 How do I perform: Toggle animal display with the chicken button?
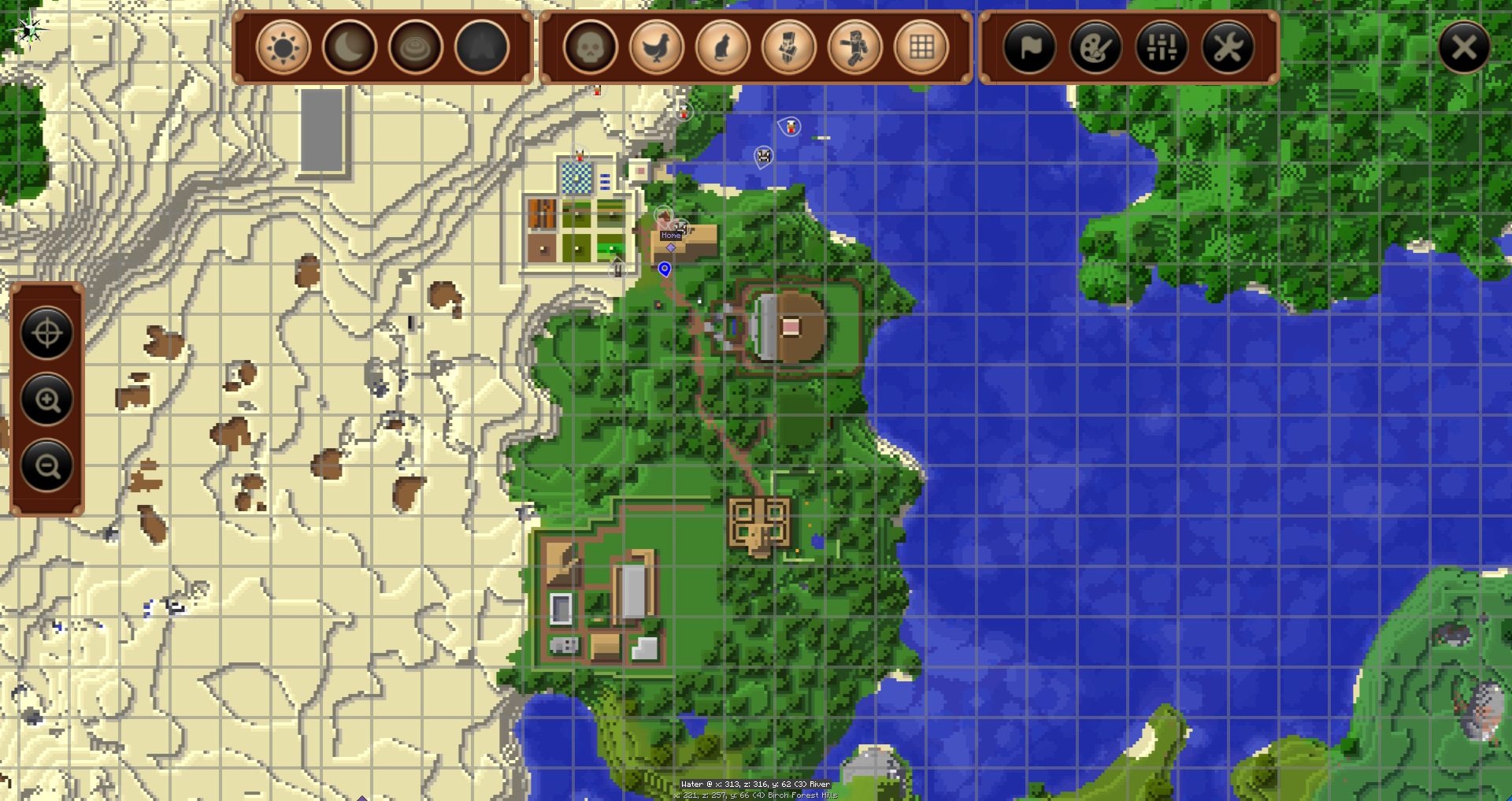tap(657, 48)
